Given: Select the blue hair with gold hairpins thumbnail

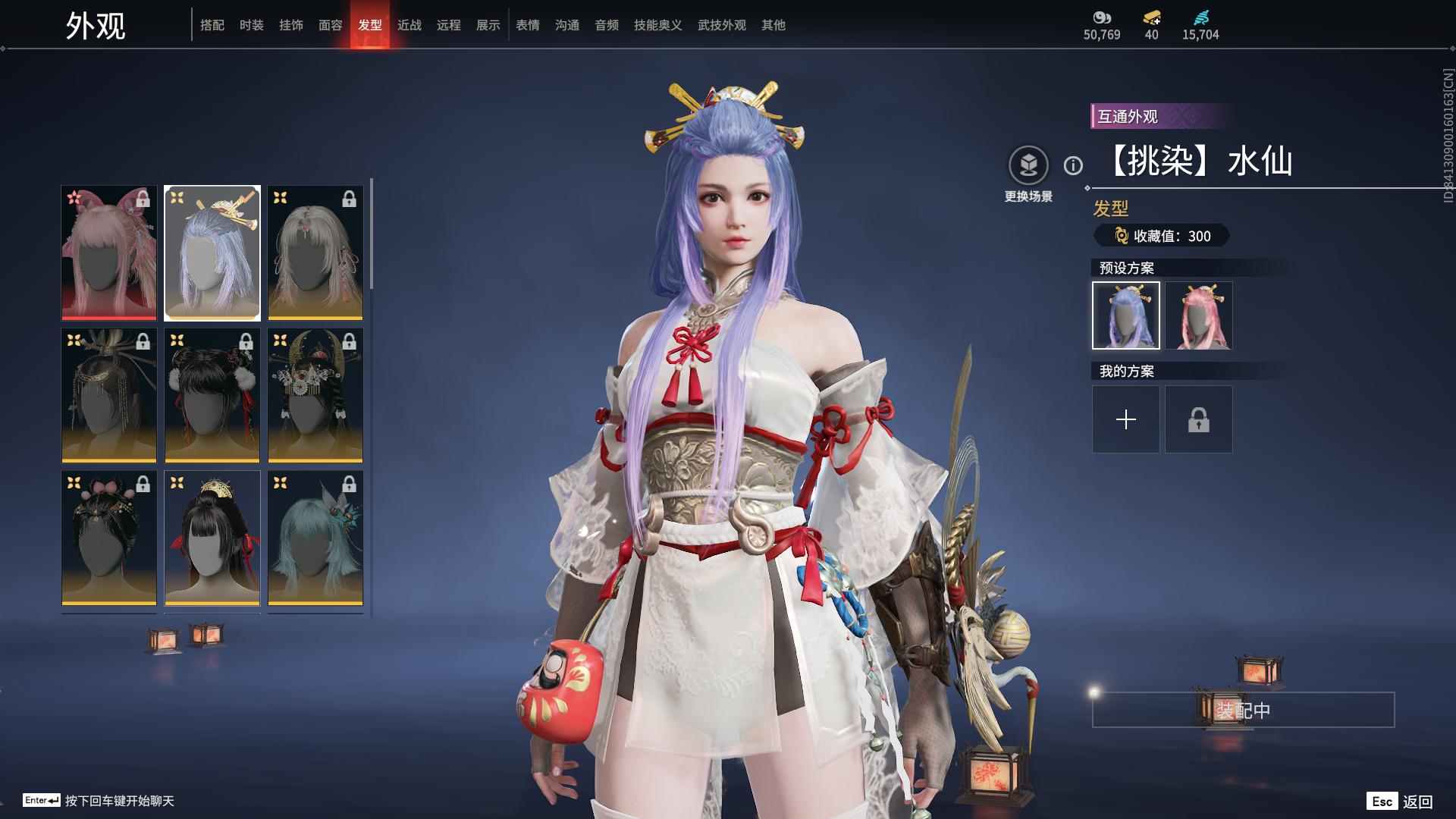Looking at the screenshot, I should click(212, 253).
